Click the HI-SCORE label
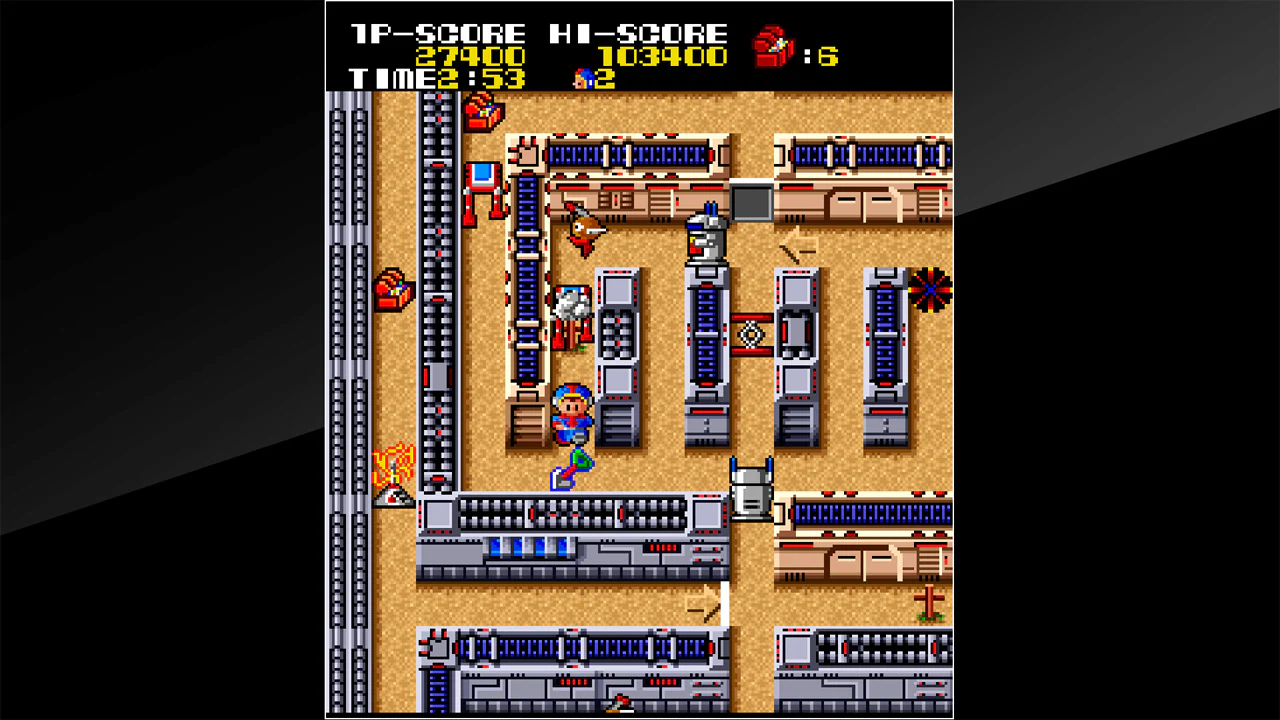 pos(637,31)
